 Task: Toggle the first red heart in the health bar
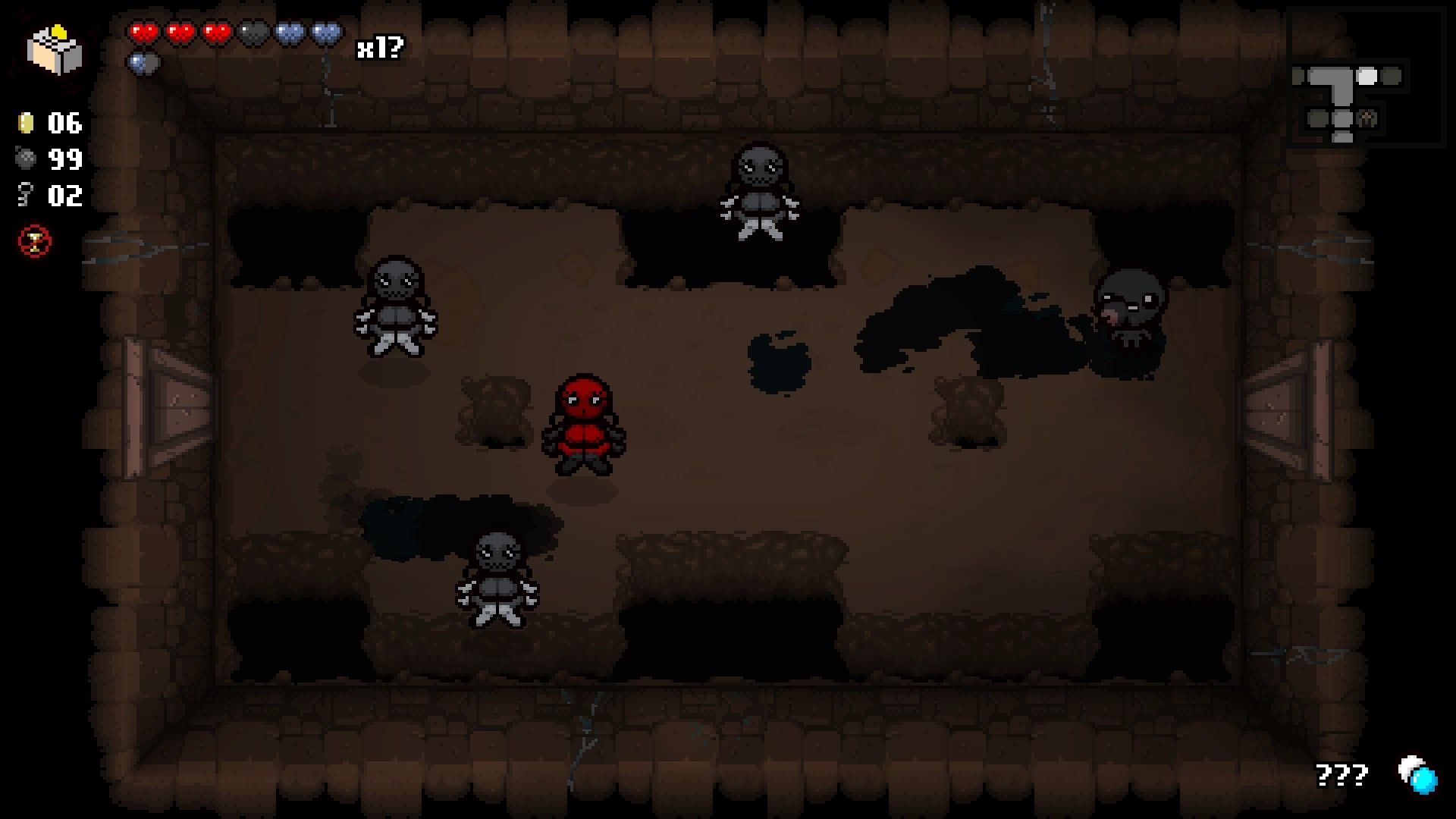143,33
